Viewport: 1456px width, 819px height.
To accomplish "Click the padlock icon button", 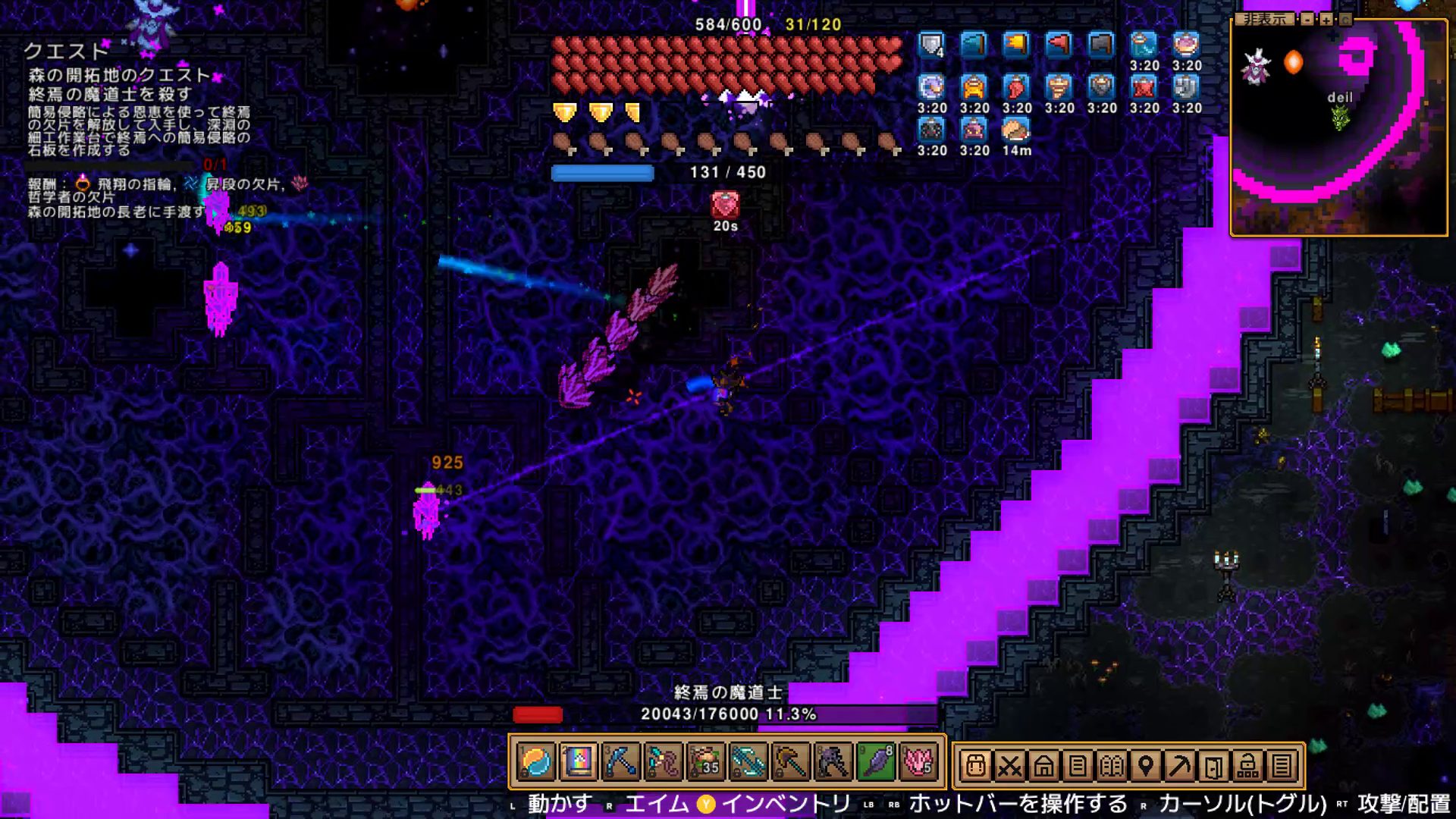I will coord(1247,767).
